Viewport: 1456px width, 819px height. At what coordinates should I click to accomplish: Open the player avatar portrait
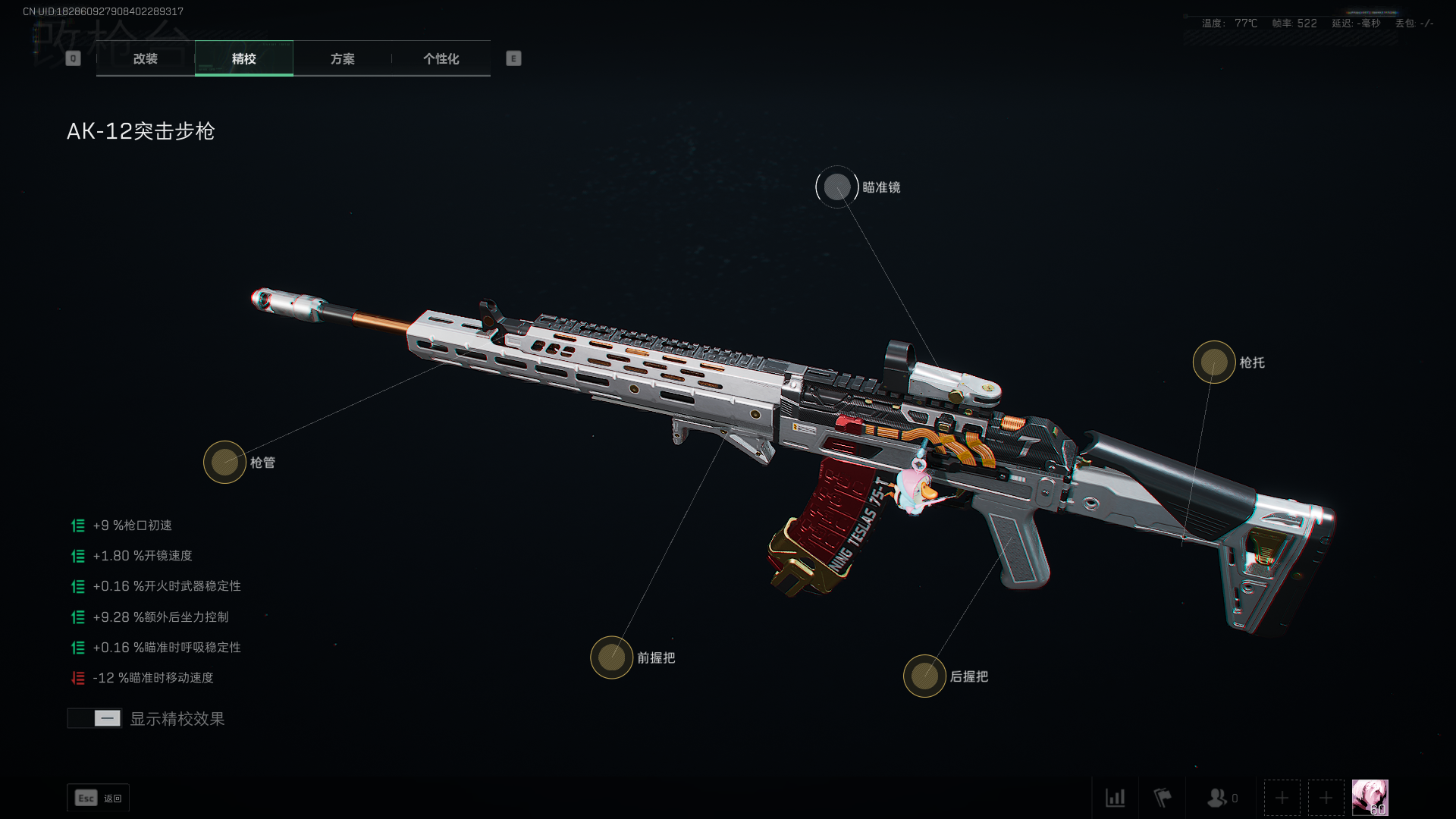pos(1370,798)
